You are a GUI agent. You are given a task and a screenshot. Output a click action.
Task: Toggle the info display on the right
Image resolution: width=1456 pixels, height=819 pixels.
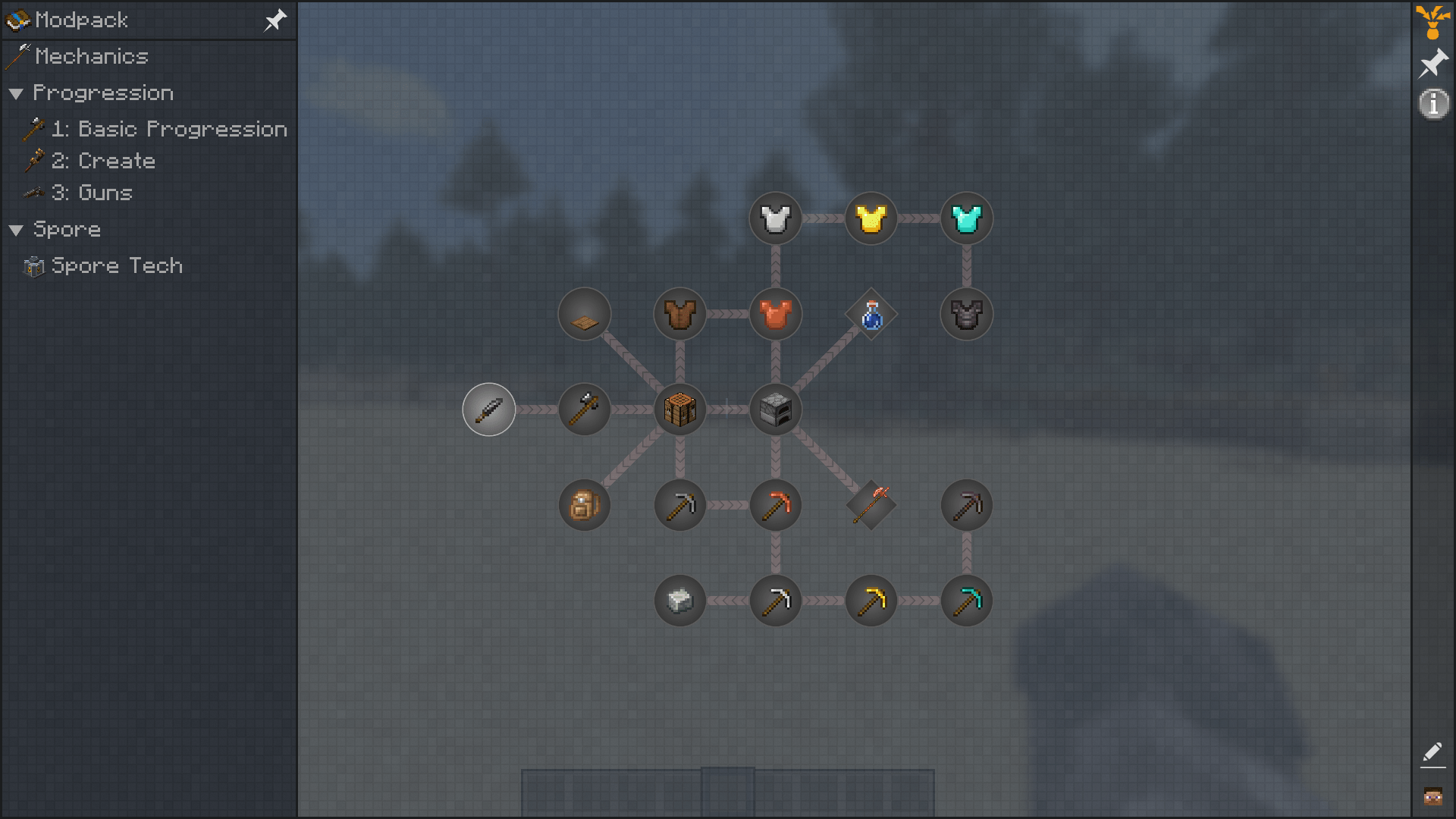click(1433, 105)
